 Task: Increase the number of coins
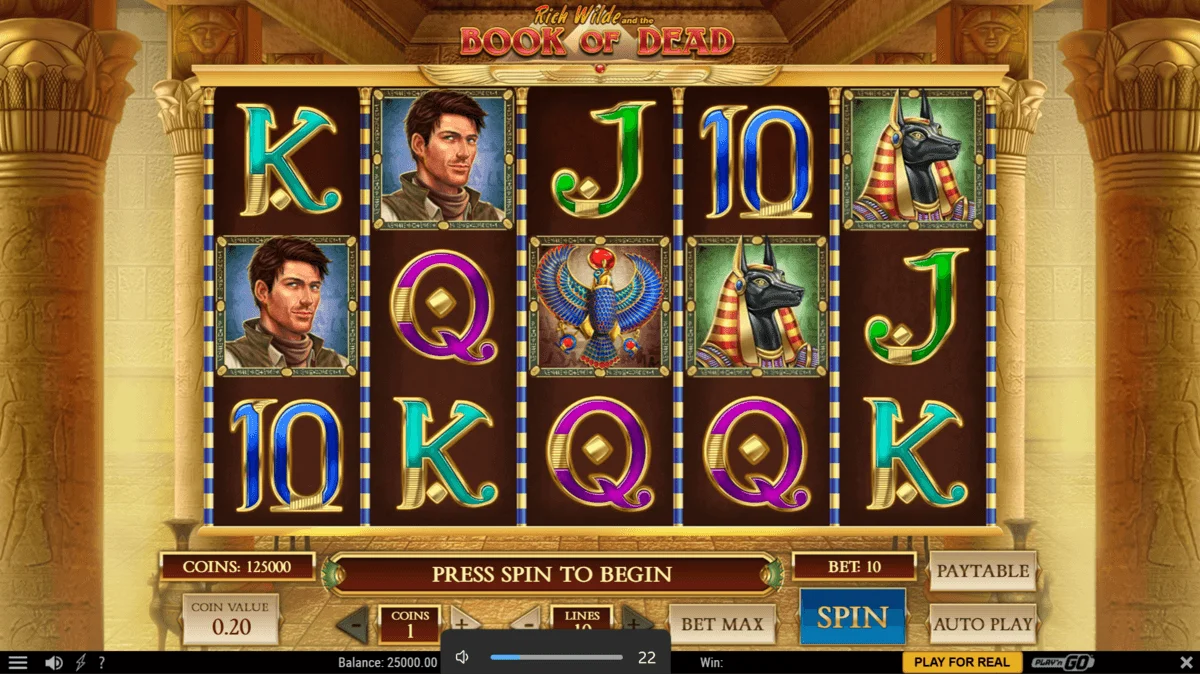click(464, 619)
